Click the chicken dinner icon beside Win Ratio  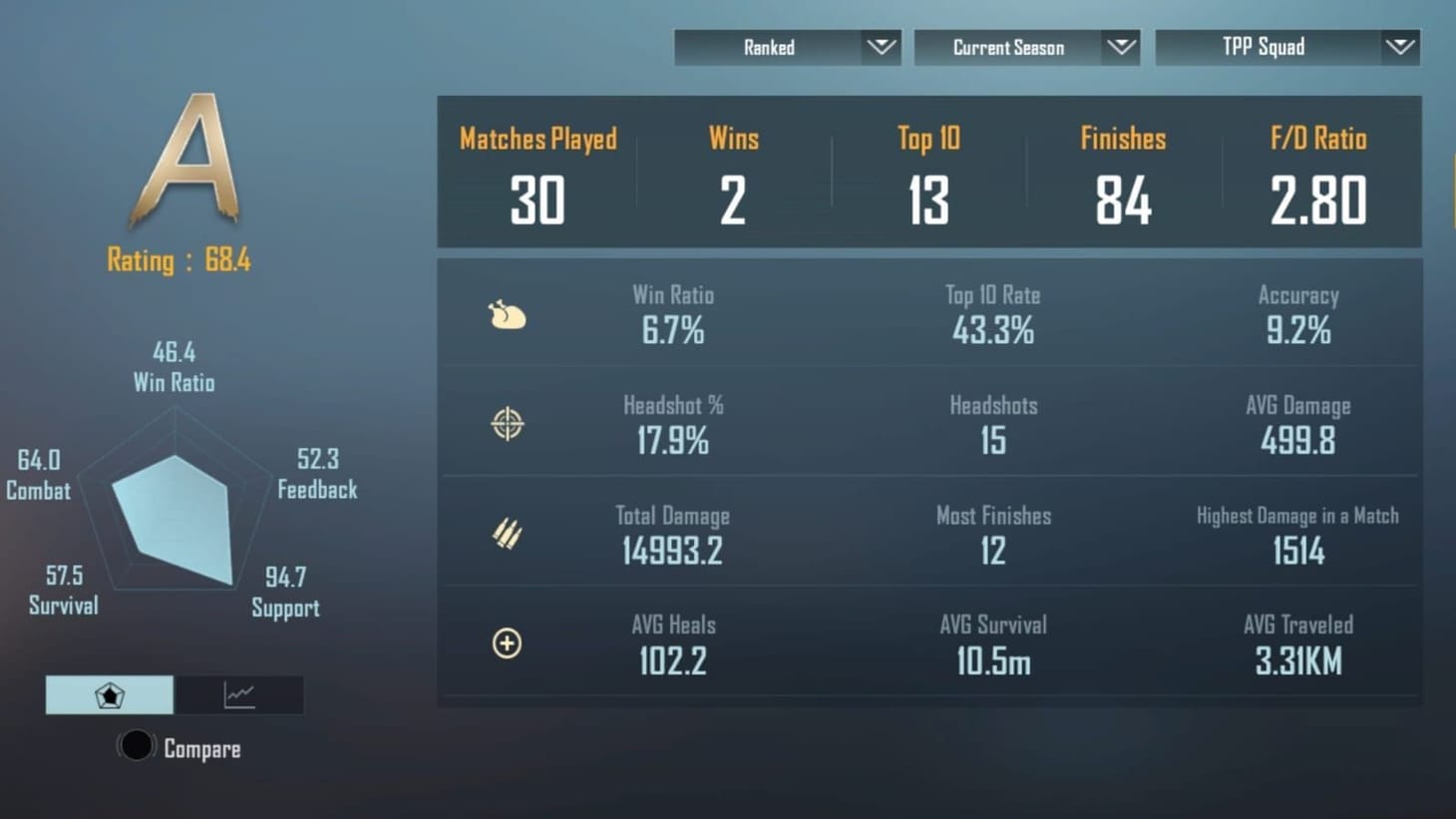point(508,314)
